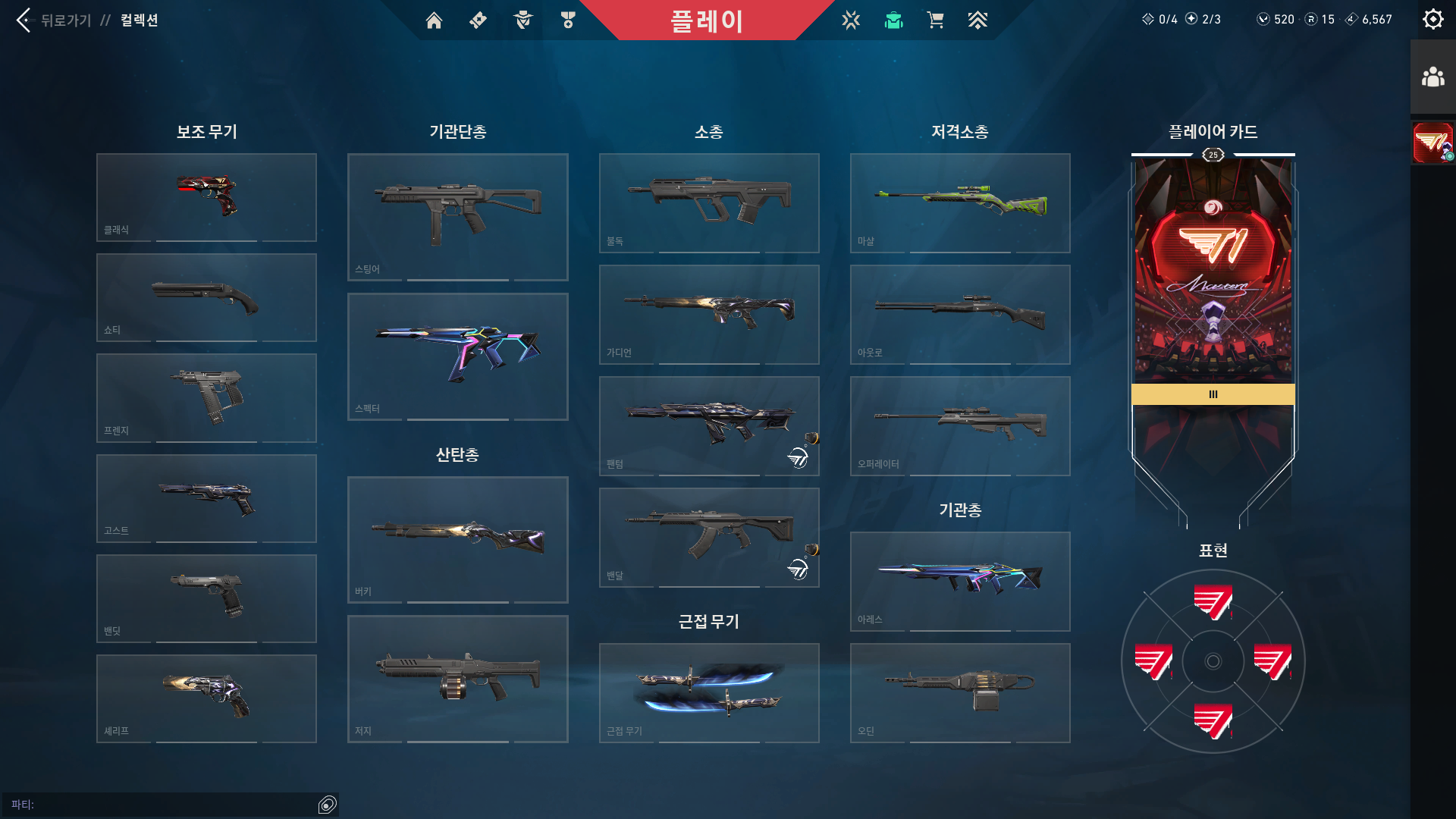The image size is (1456, 819).
Task: Open settings with the gear icon
Action: 1432,19
